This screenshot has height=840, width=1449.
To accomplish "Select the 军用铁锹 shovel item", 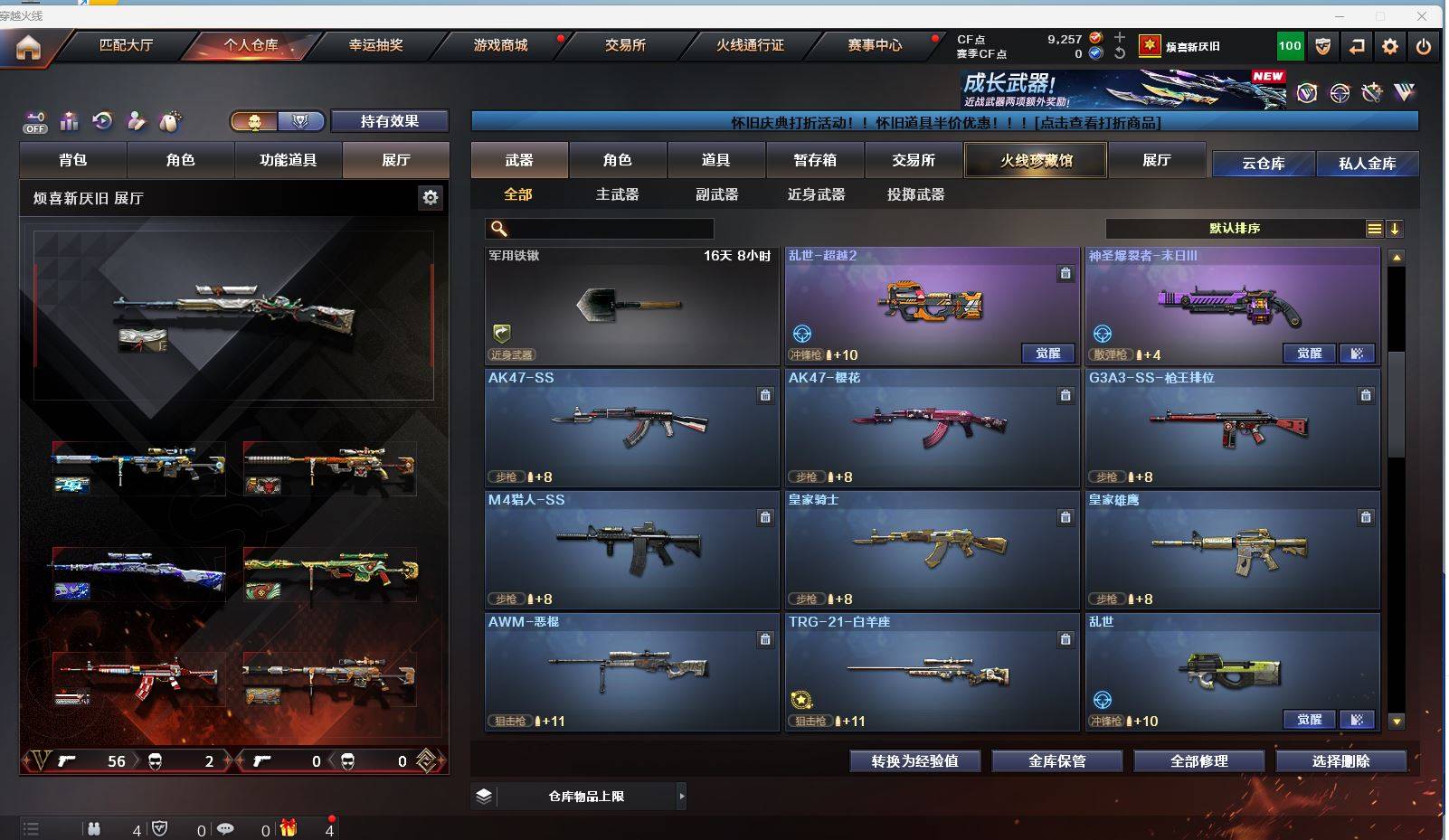I will click(631, 306).
